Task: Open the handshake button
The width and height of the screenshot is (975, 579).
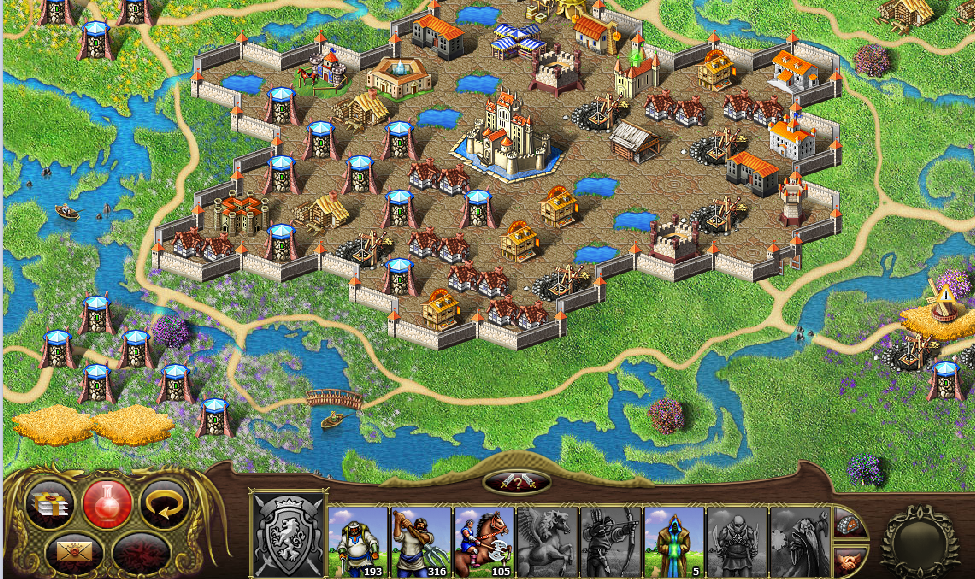Action: (x=849, y=560)
